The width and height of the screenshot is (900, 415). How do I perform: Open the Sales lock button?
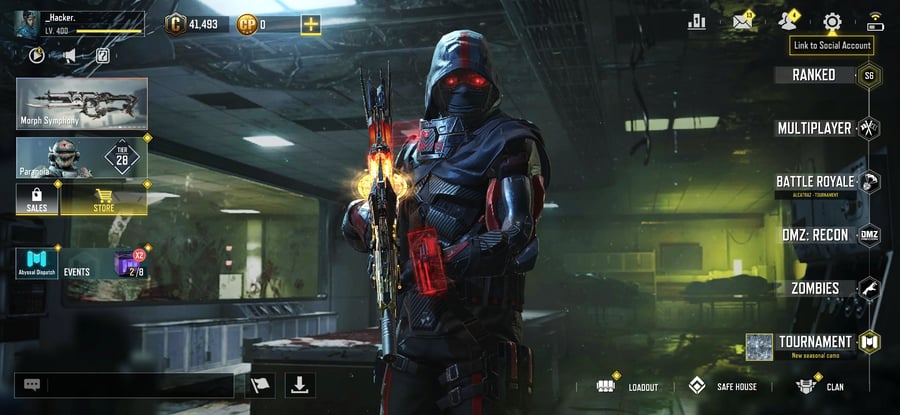point(37,200)
